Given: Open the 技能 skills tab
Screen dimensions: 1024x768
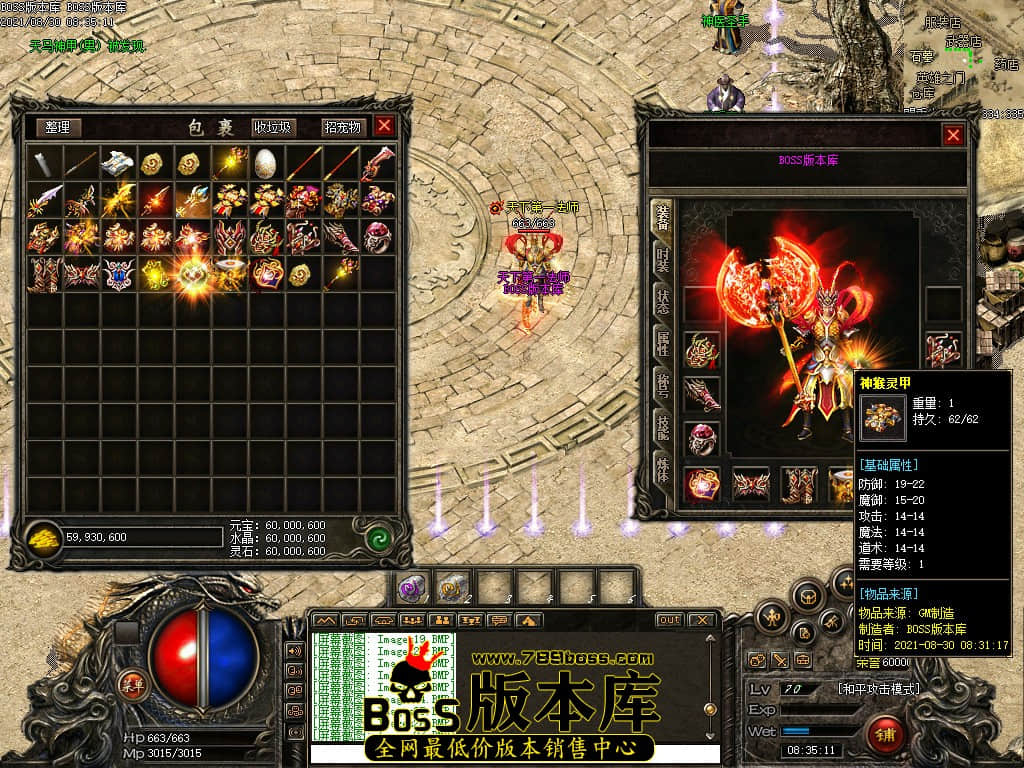Looking at the screenshot, I should click(x=662, y=427).
